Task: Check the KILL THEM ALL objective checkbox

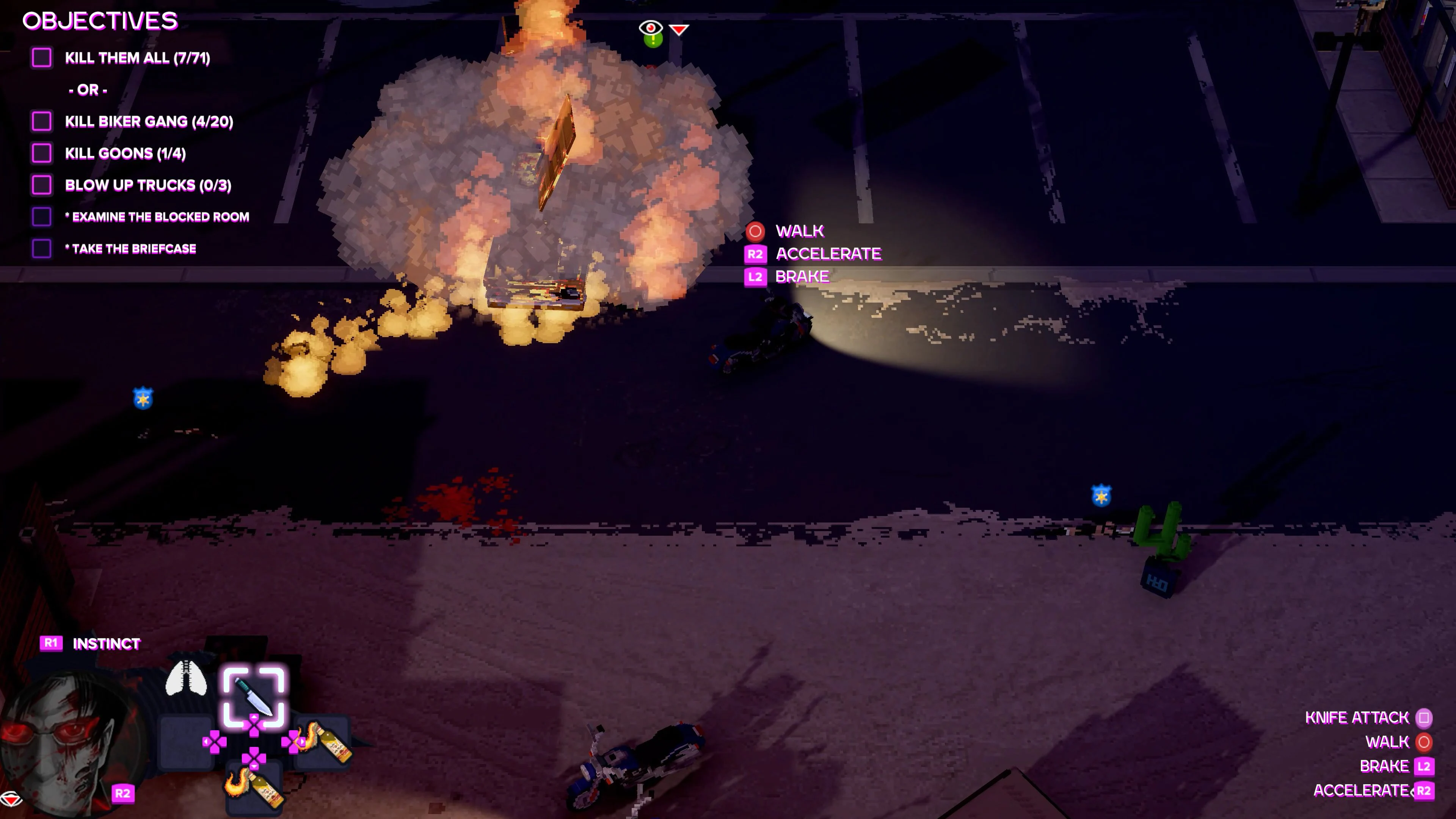Action: (42, 58)
